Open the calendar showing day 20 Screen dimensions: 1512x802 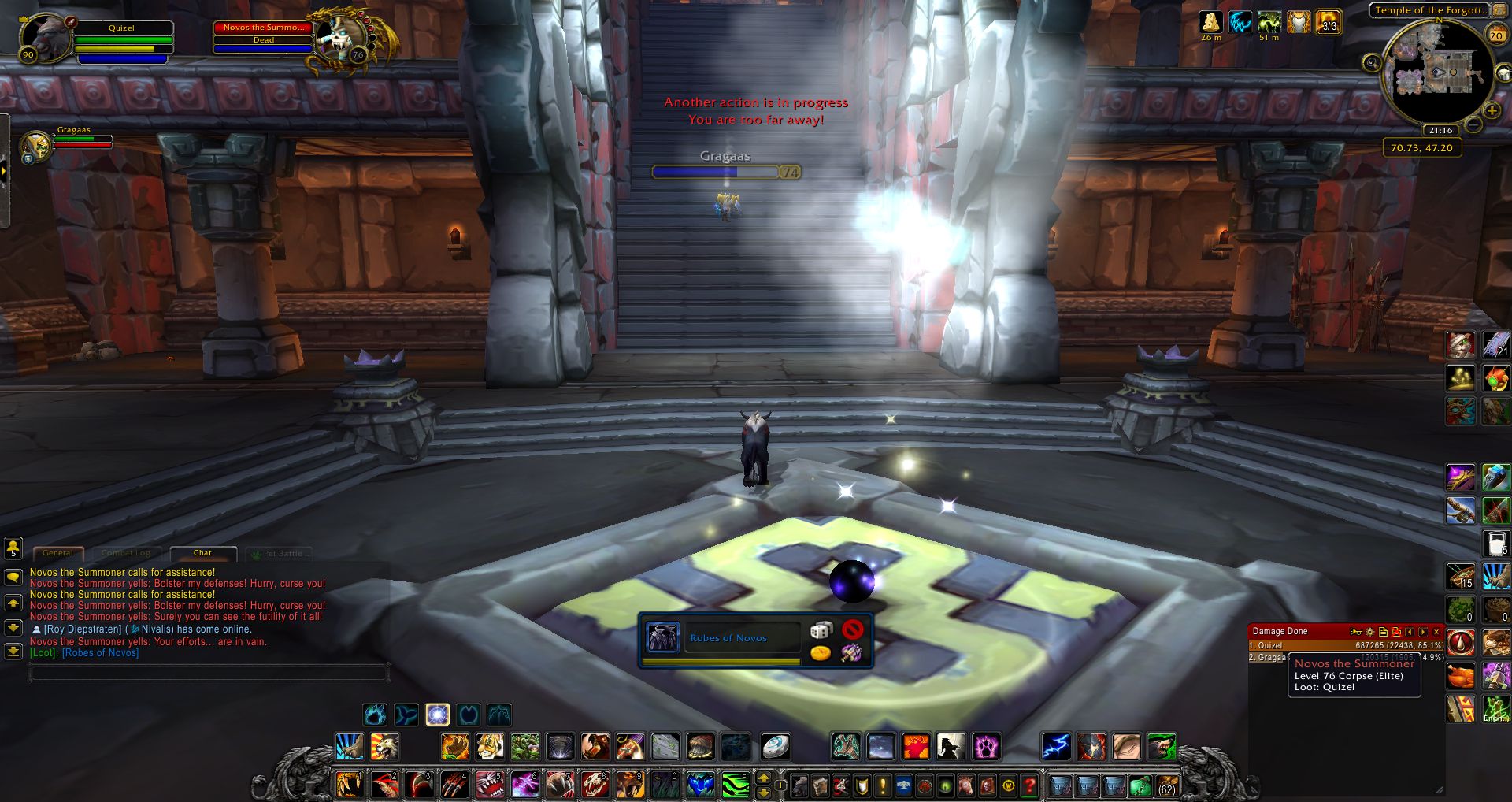click(1495, 35)
